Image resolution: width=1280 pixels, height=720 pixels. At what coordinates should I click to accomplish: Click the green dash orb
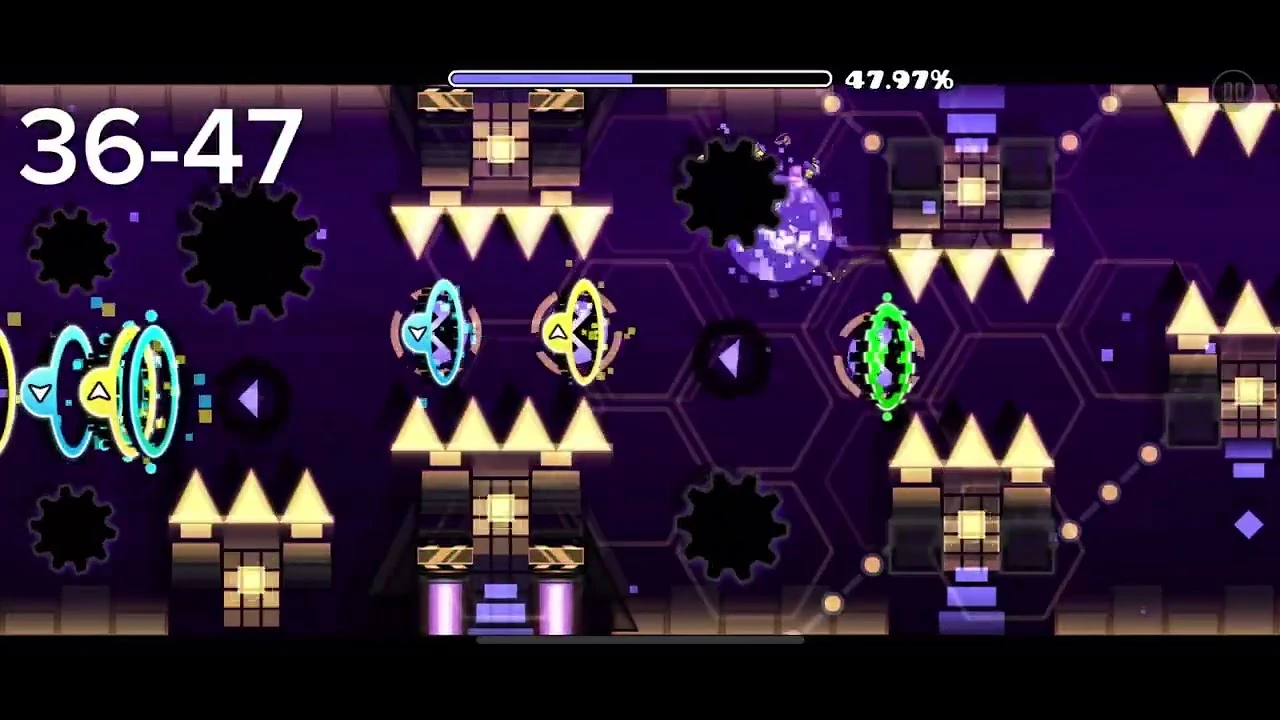point(885,355)
